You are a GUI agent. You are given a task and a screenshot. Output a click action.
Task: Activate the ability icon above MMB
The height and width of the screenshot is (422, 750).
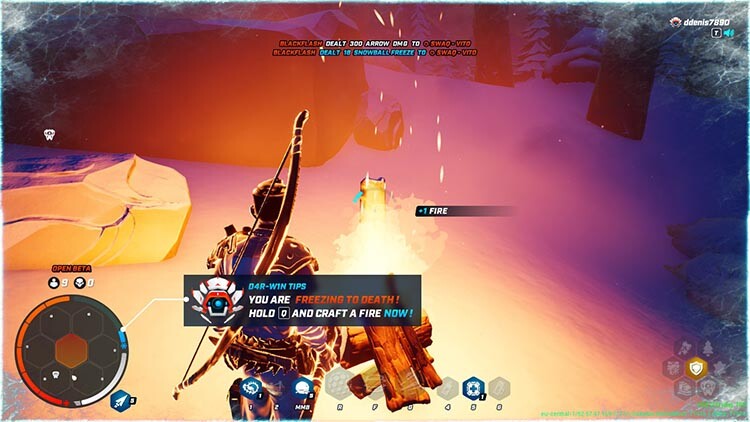click(x=301, y=387)
